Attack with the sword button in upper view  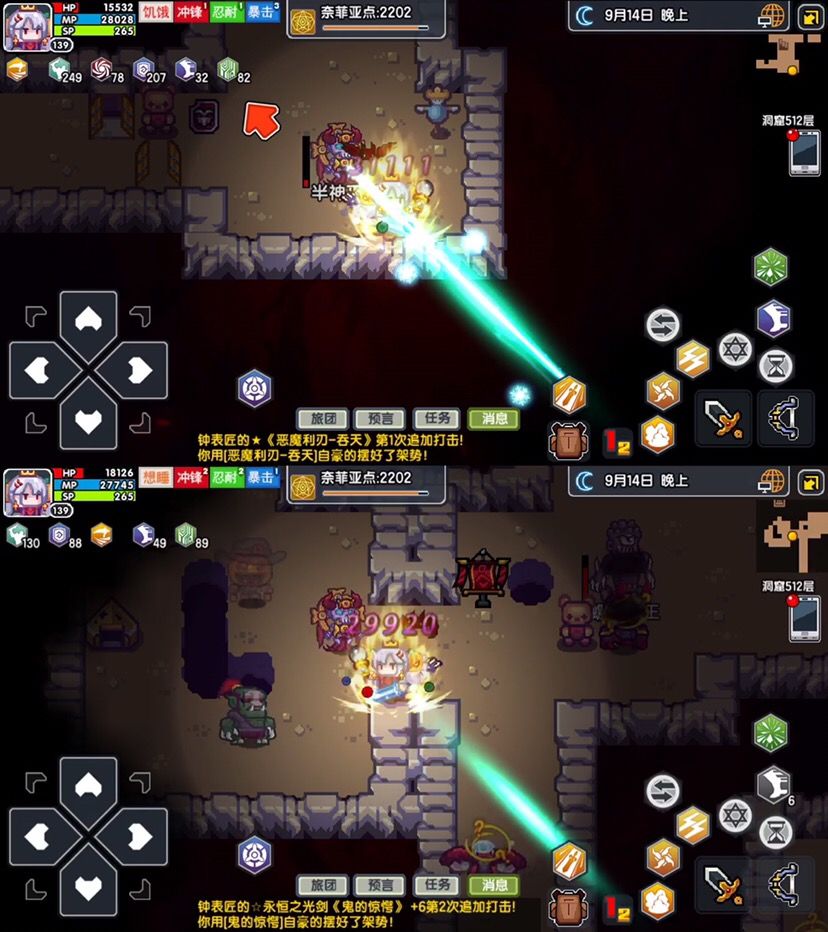coord(722,416)
